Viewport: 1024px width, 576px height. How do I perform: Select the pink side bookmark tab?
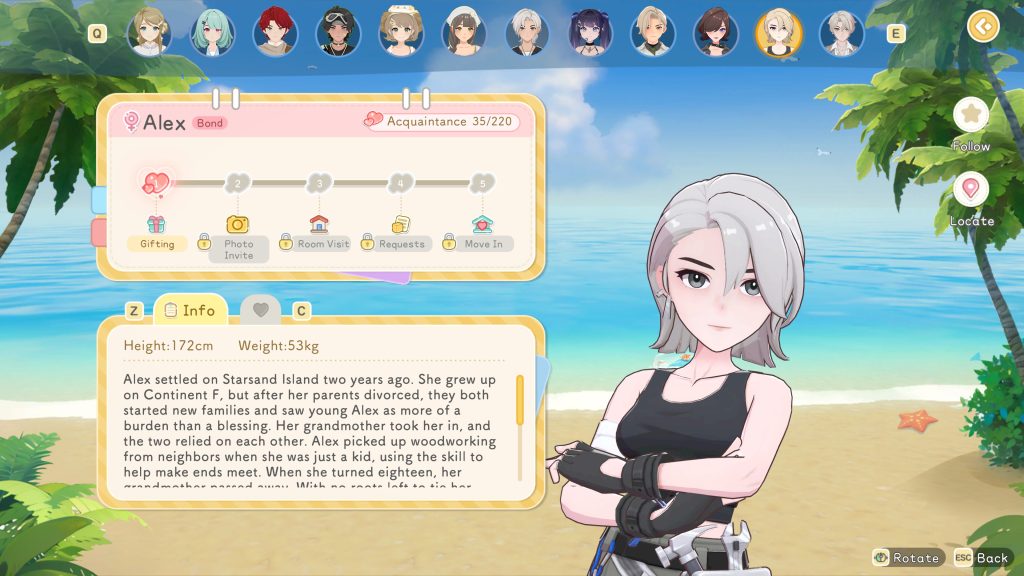click(x=99, y=232)
